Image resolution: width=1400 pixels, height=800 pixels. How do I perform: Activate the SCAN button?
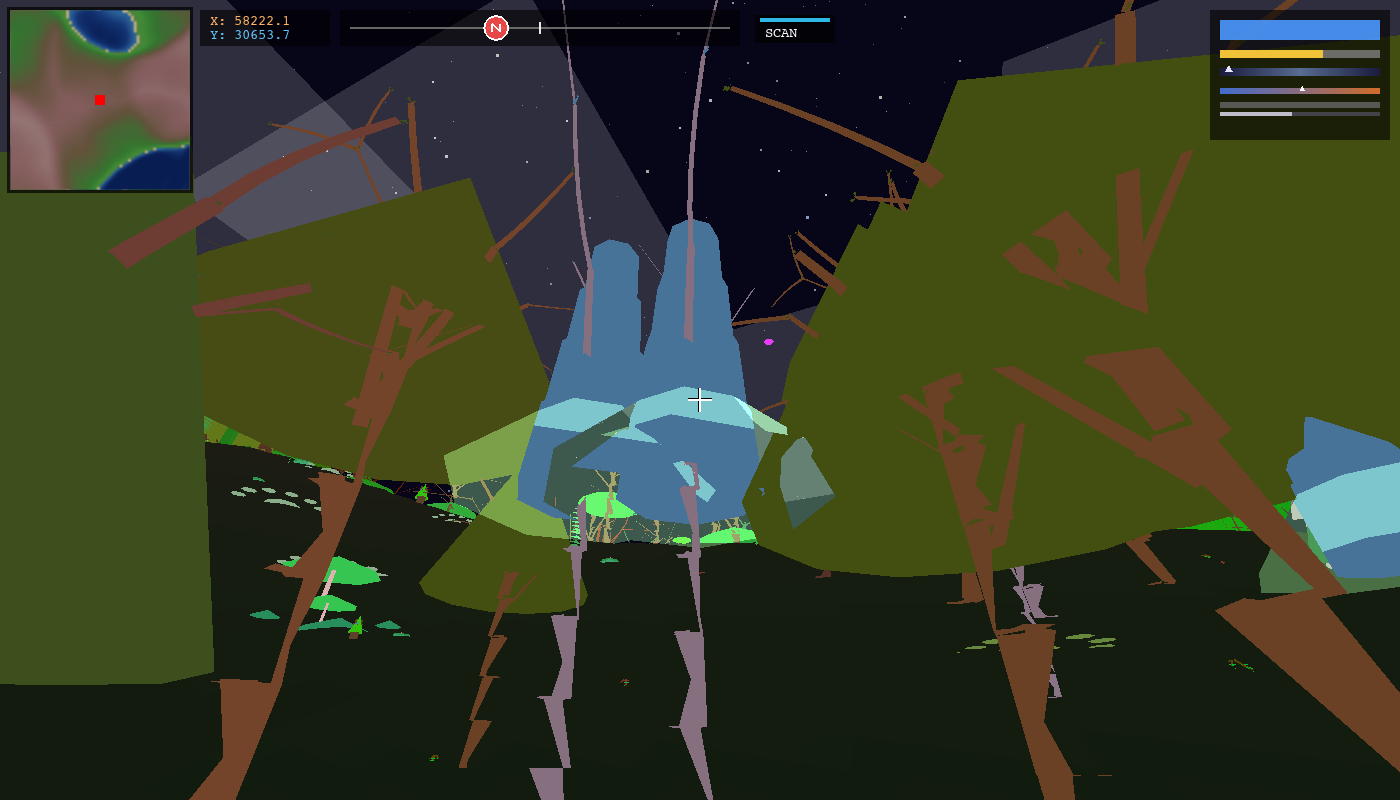[x=794, y=29]
